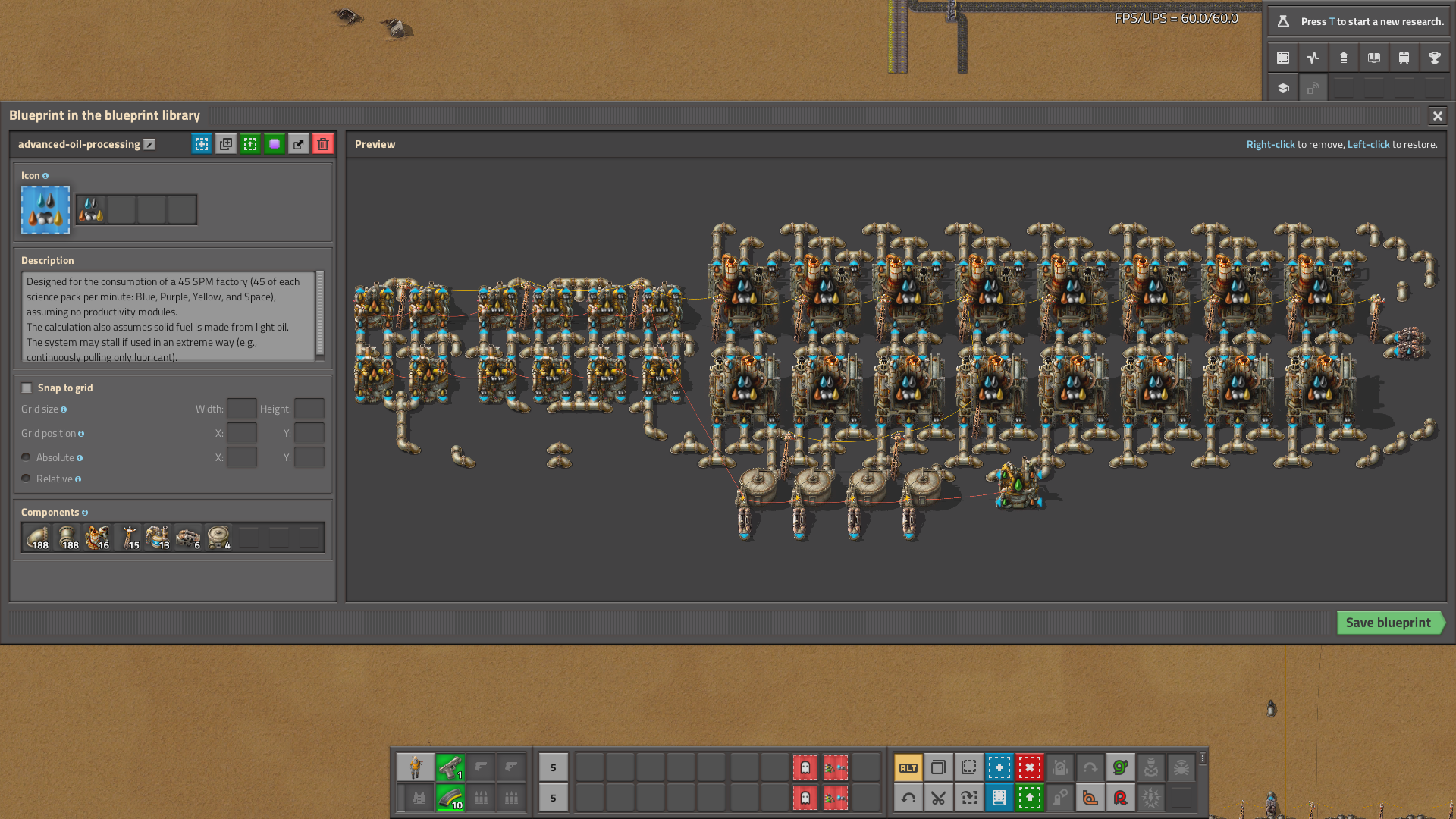Select the deconstruction planner shortcut
Screen dimensions: 1456x819
point(1029,767)
